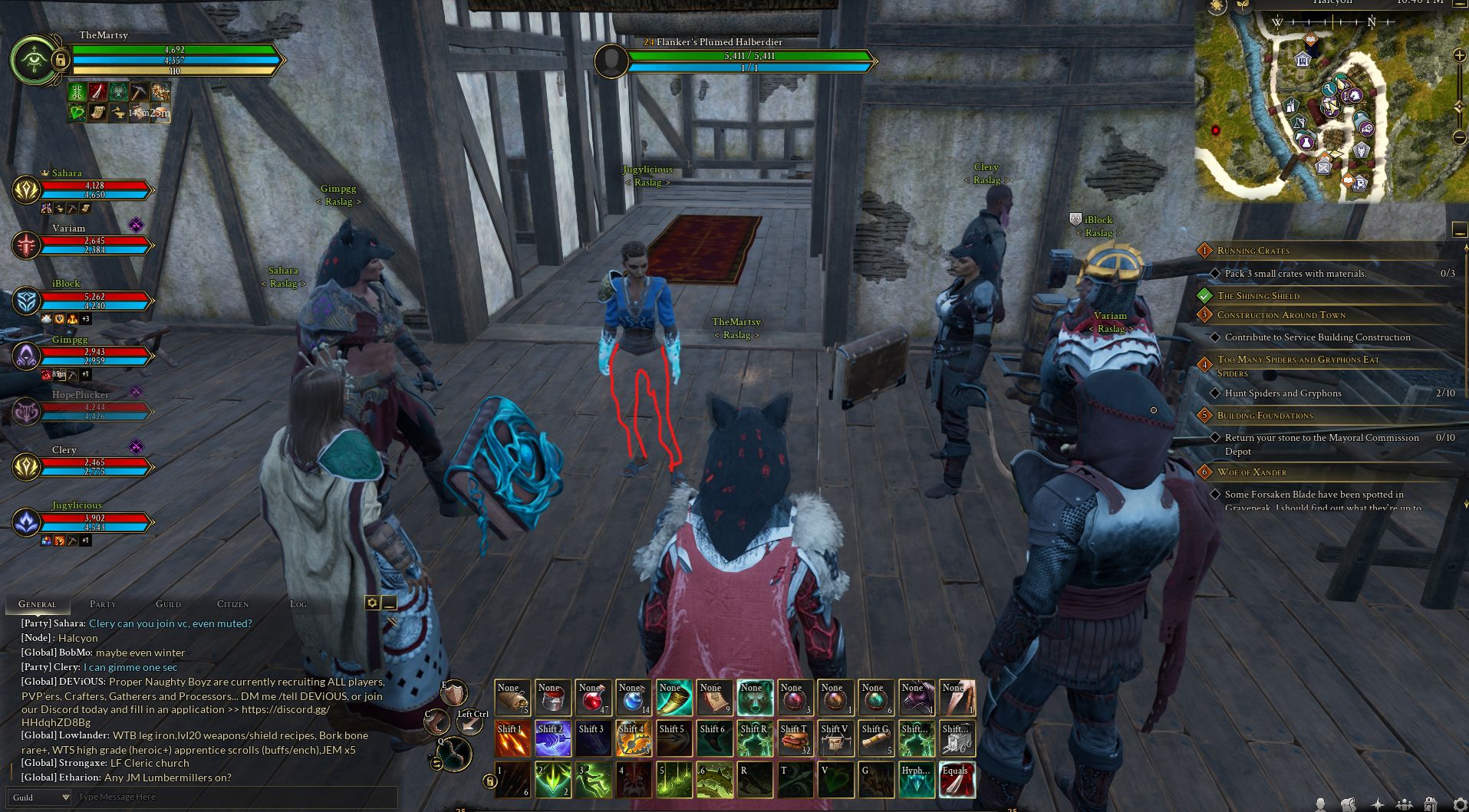Zoom out the minimap with minus button

pos(1460,138)
